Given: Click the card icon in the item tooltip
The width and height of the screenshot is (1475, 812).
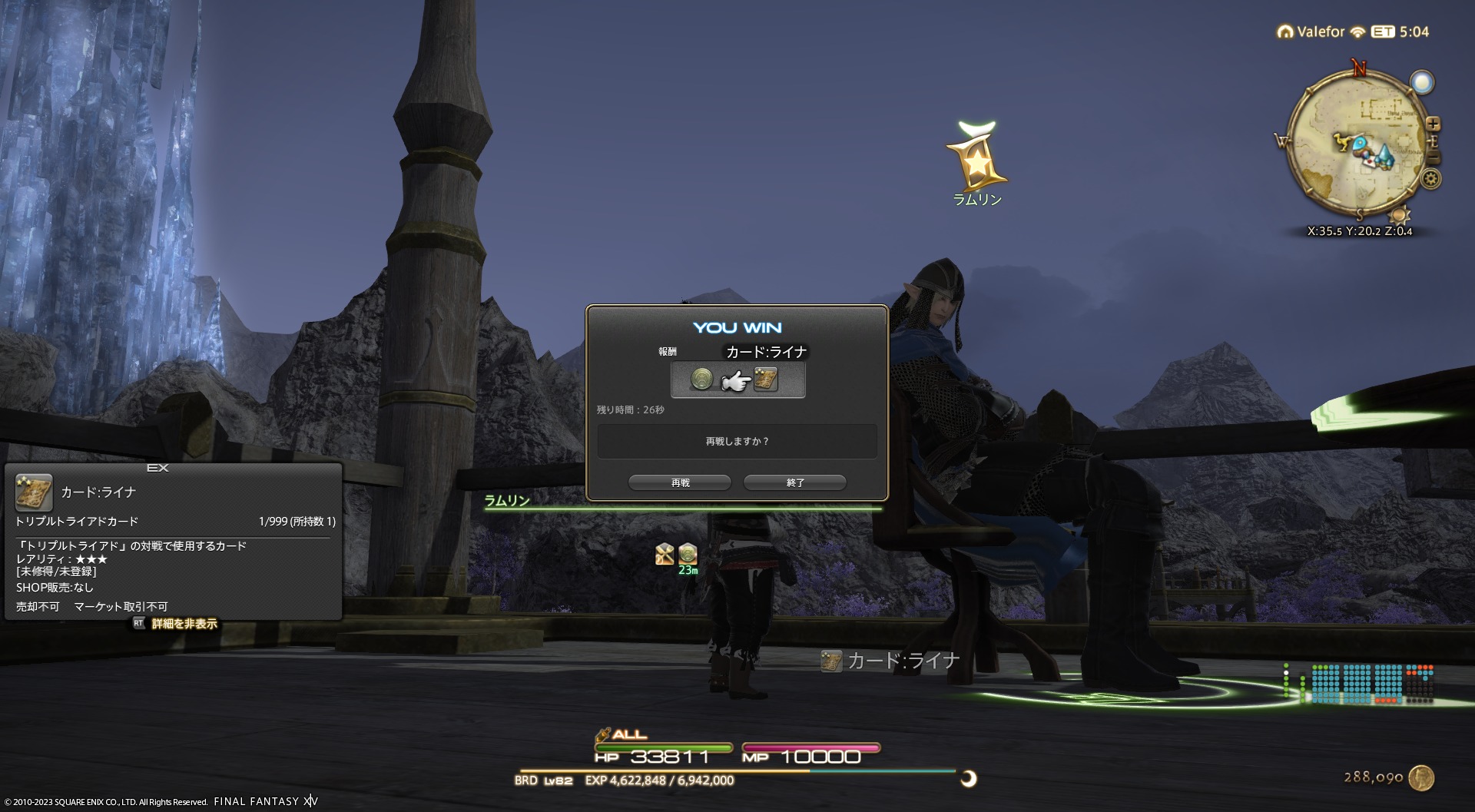Looking at the screenshot, I should (34, 492).
